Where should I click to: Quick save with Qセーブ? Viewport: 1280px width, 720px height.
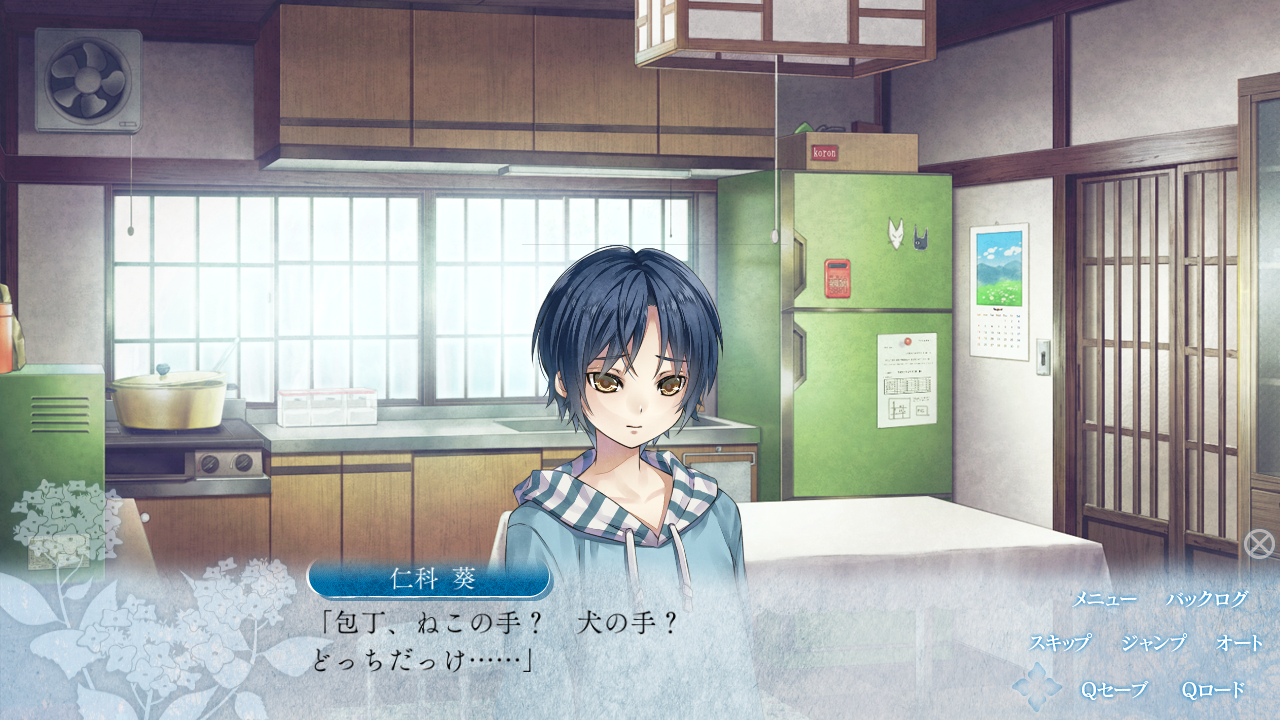pyautogui.click(x=1114, y=690)
